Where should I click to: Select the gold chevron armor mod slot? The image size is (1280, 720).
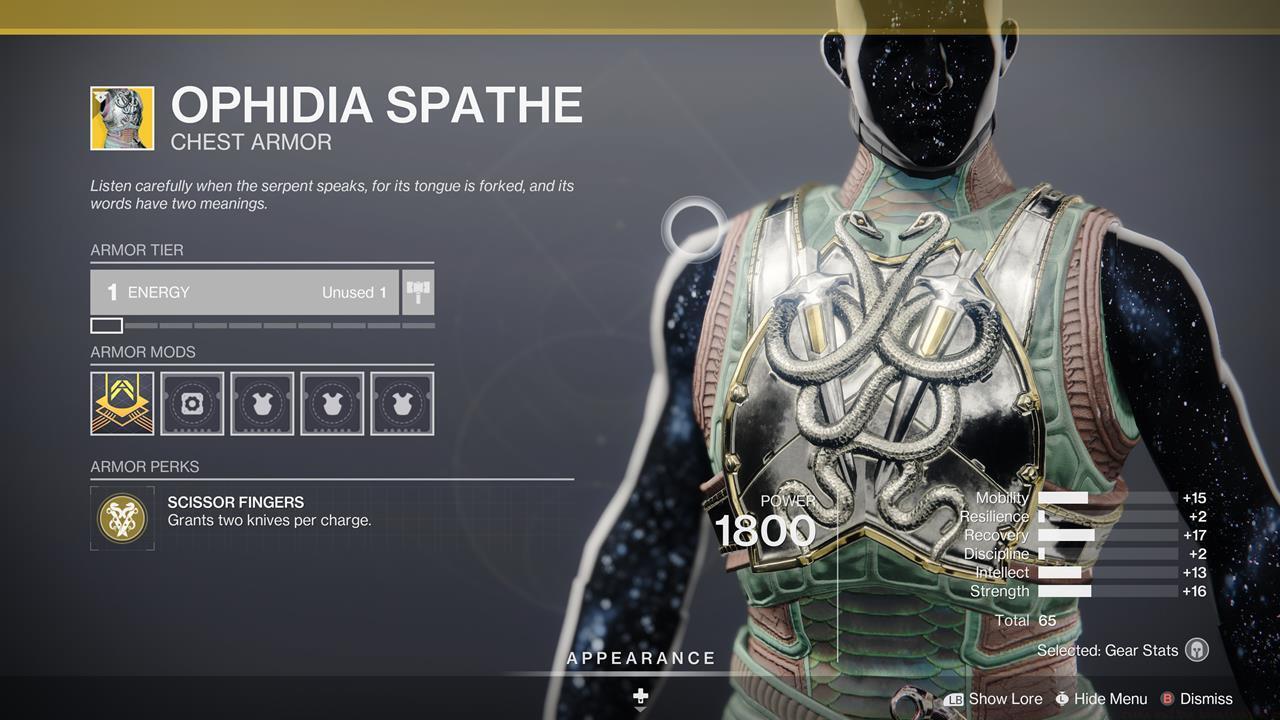pyautogui.click(x=122, y=403)
